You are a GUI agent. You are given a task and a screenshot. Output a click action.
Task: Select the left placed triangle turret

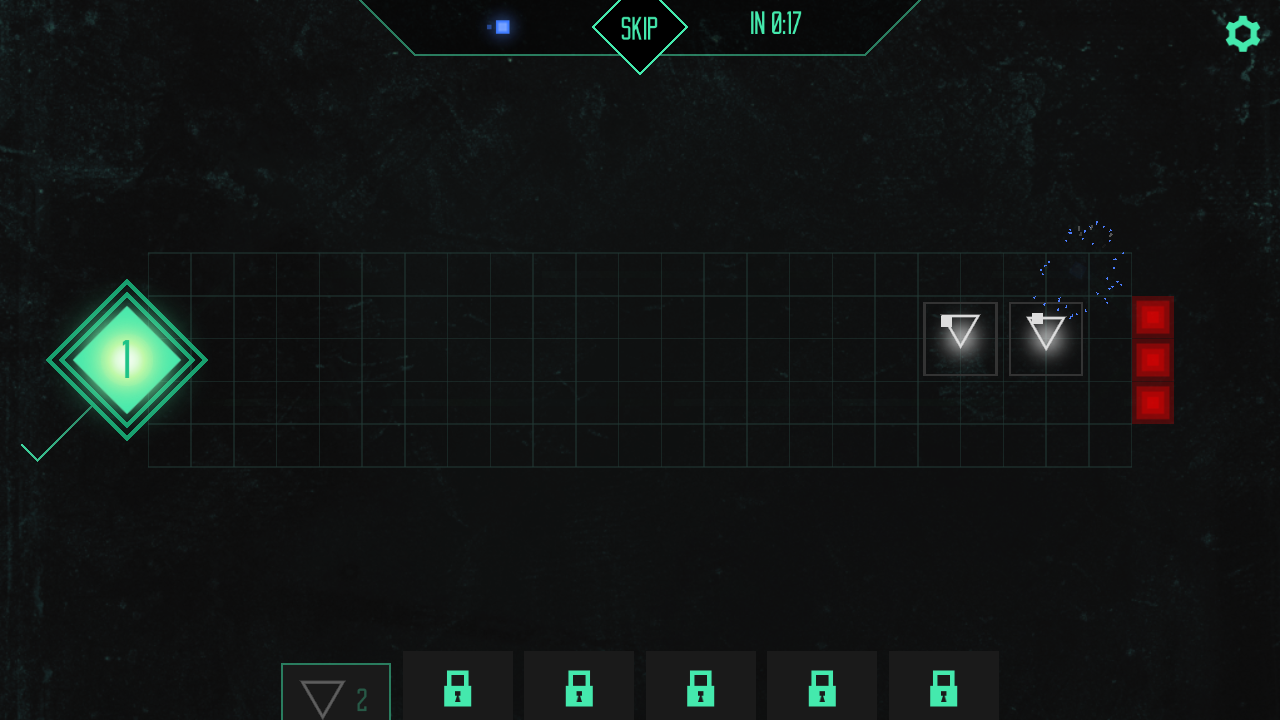click(959, 338)
